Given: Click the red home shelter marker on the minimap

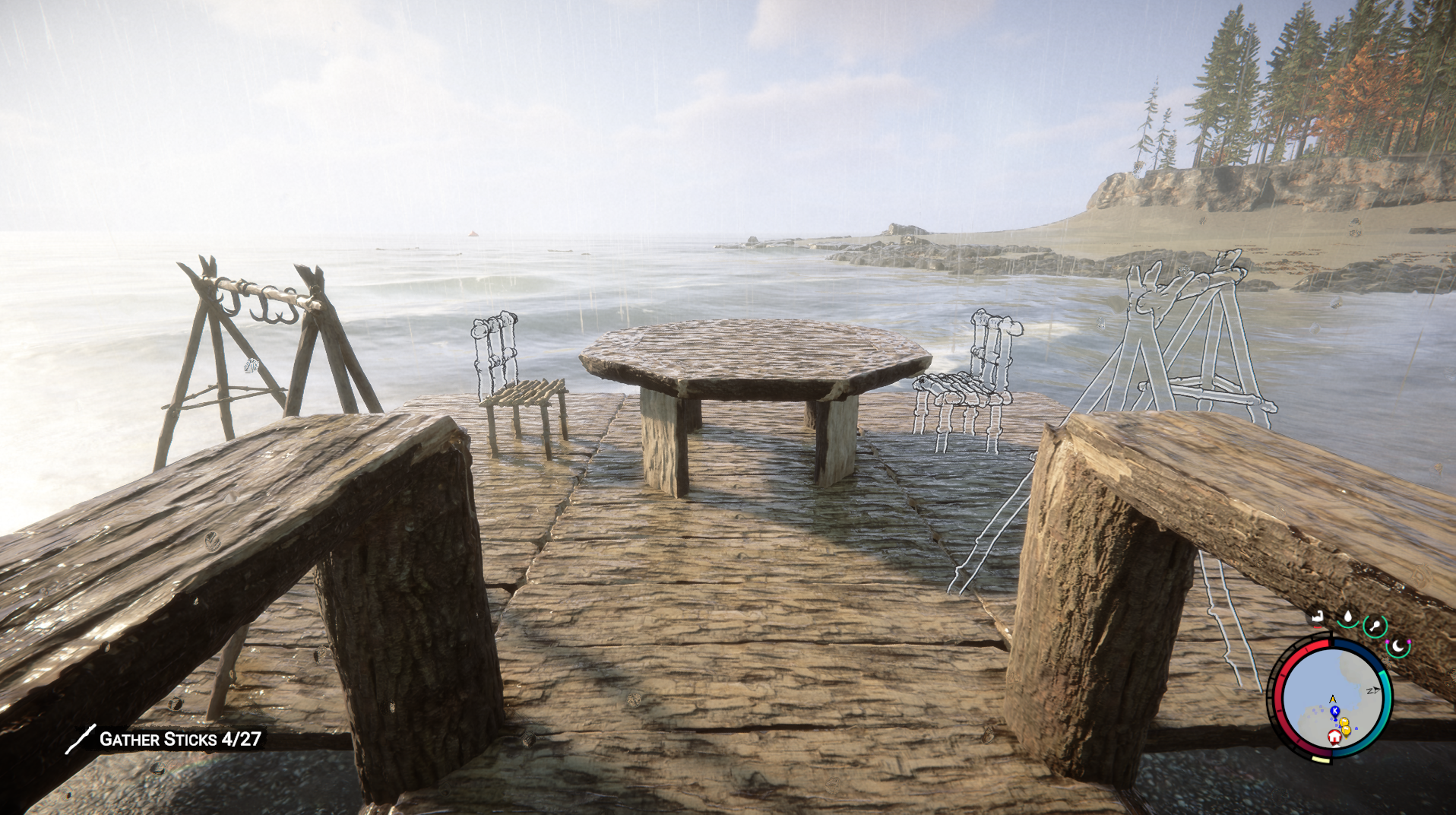Looking at the screenshot, I should click(x=1334, y=737).
